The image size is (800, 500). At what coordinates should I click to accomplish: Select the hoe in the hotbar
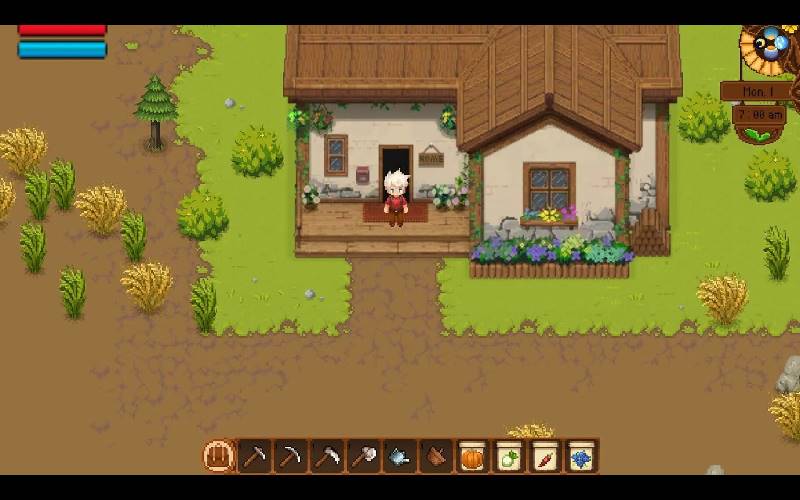point(255,457)
